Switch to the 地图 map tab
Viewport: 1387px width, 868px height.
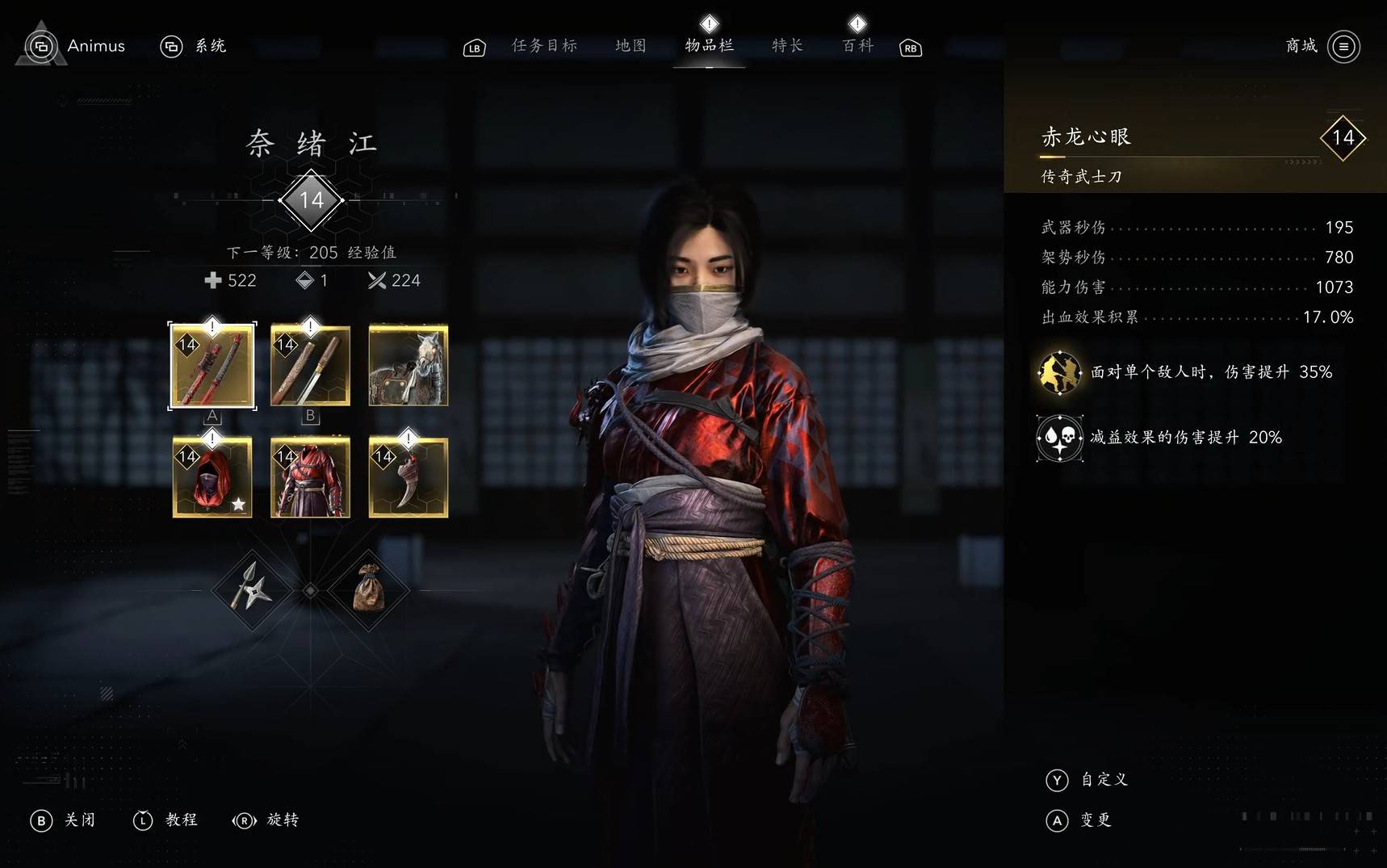coord(631,46)
